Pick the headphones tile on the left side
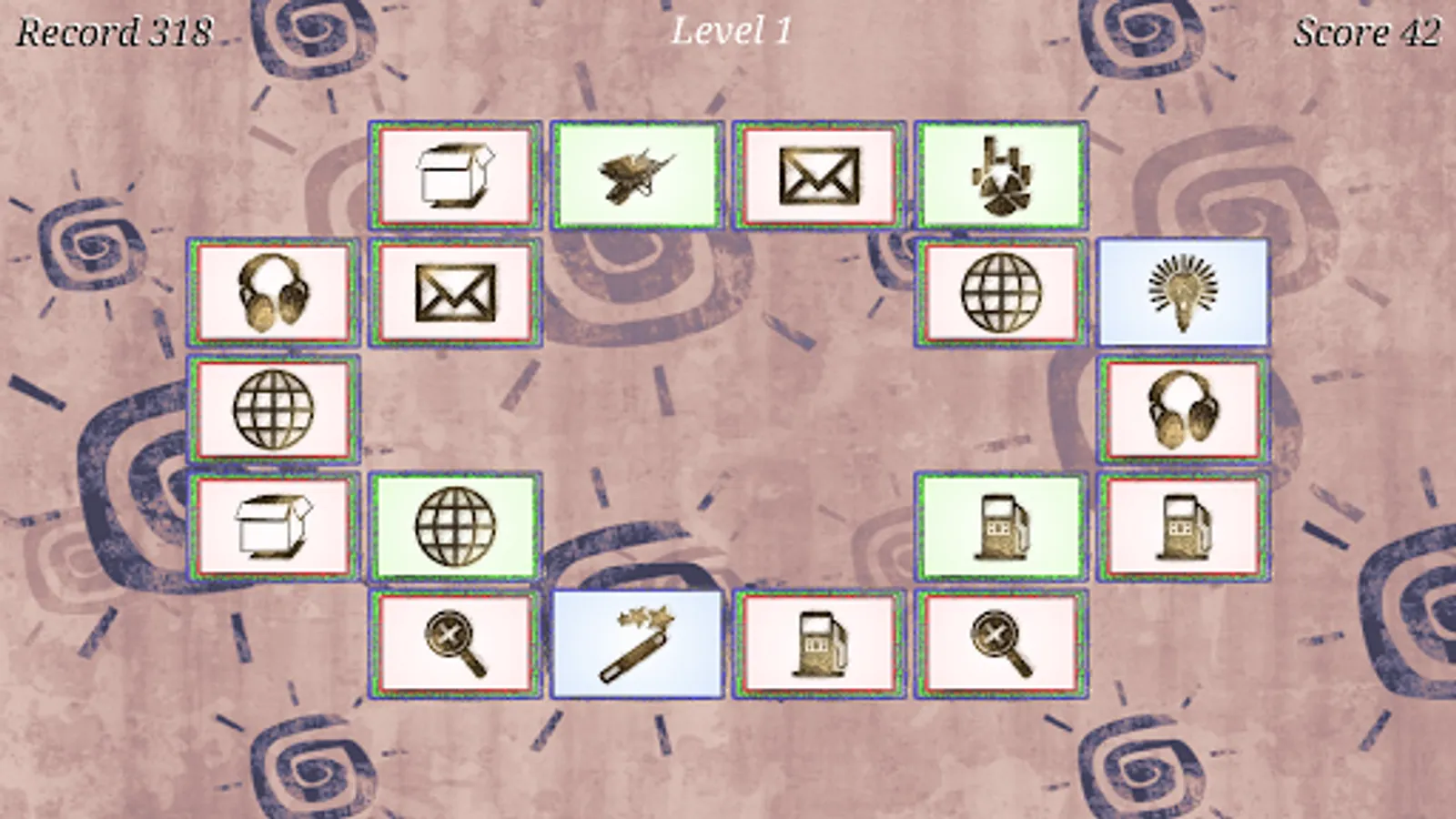The height and width of the screenshot is (819, 1456). point(273,293)
